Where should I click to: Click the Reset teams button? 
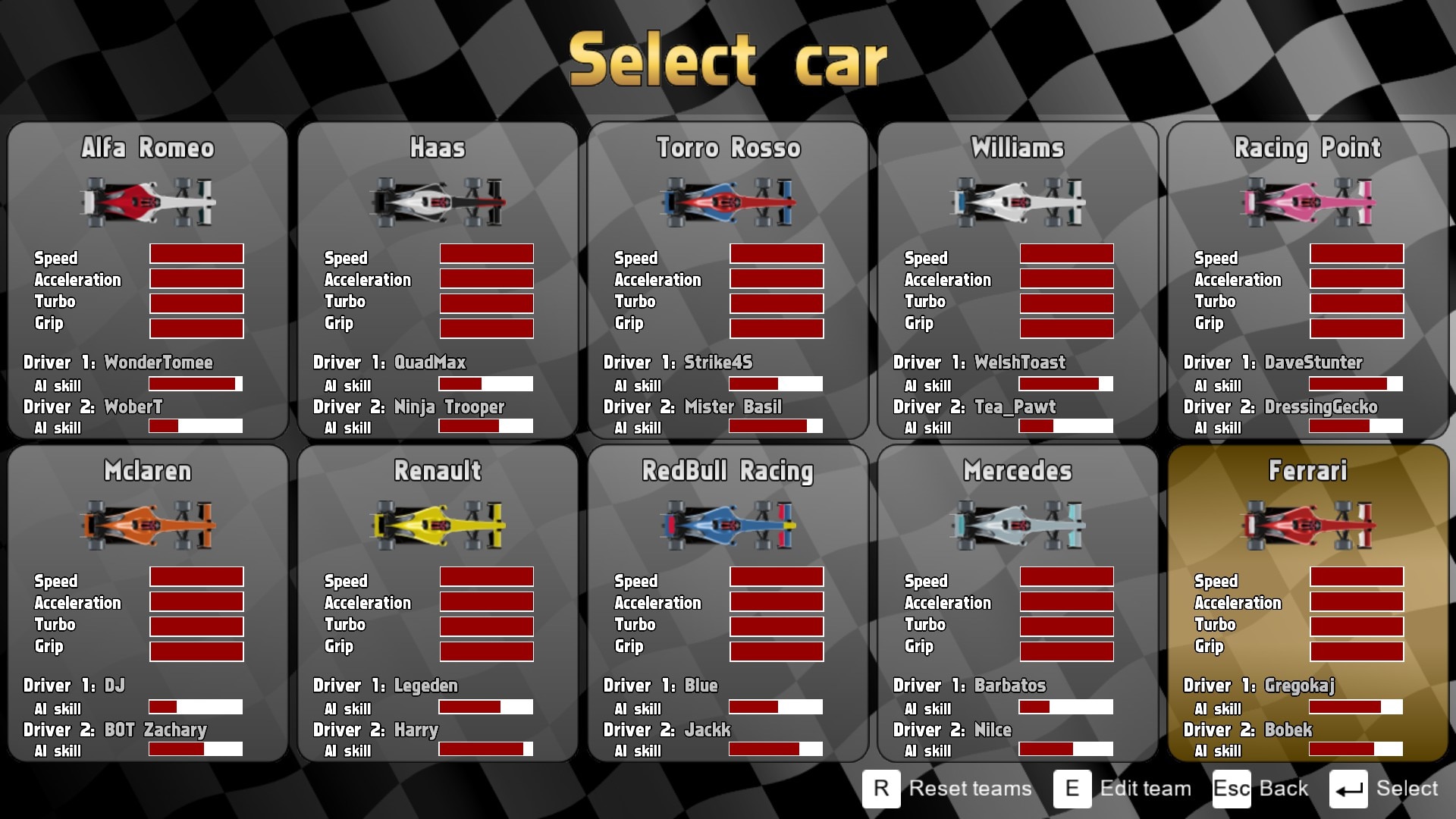coord(948,789)
